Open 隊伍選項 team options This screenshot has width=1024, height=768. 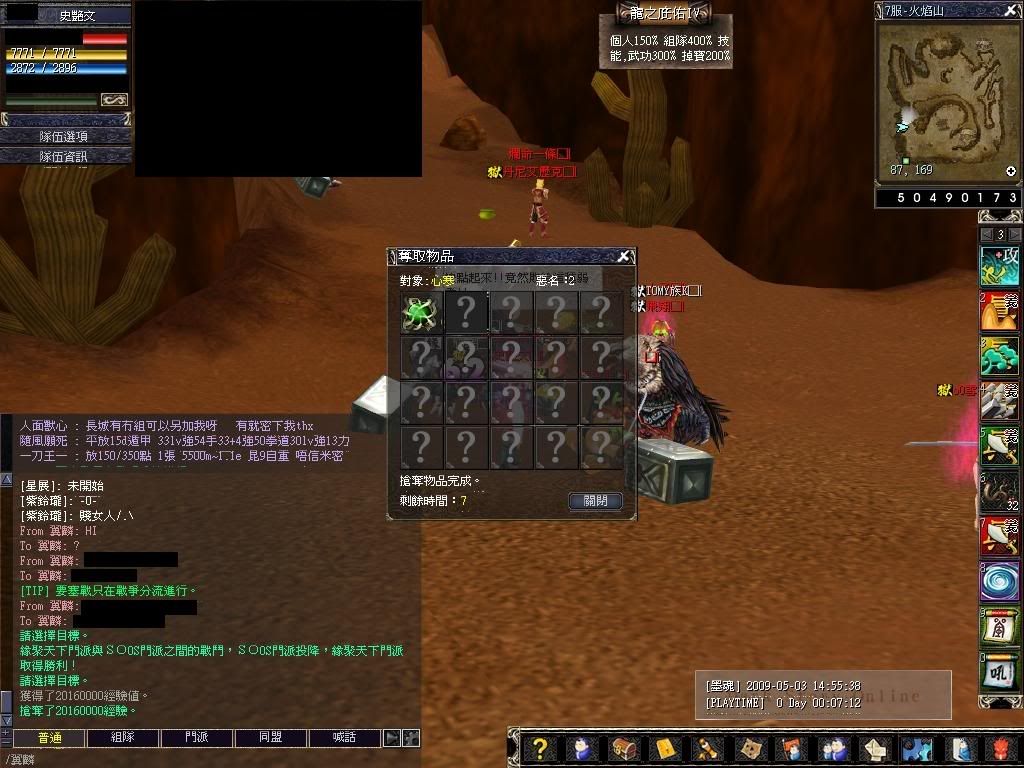65,136
